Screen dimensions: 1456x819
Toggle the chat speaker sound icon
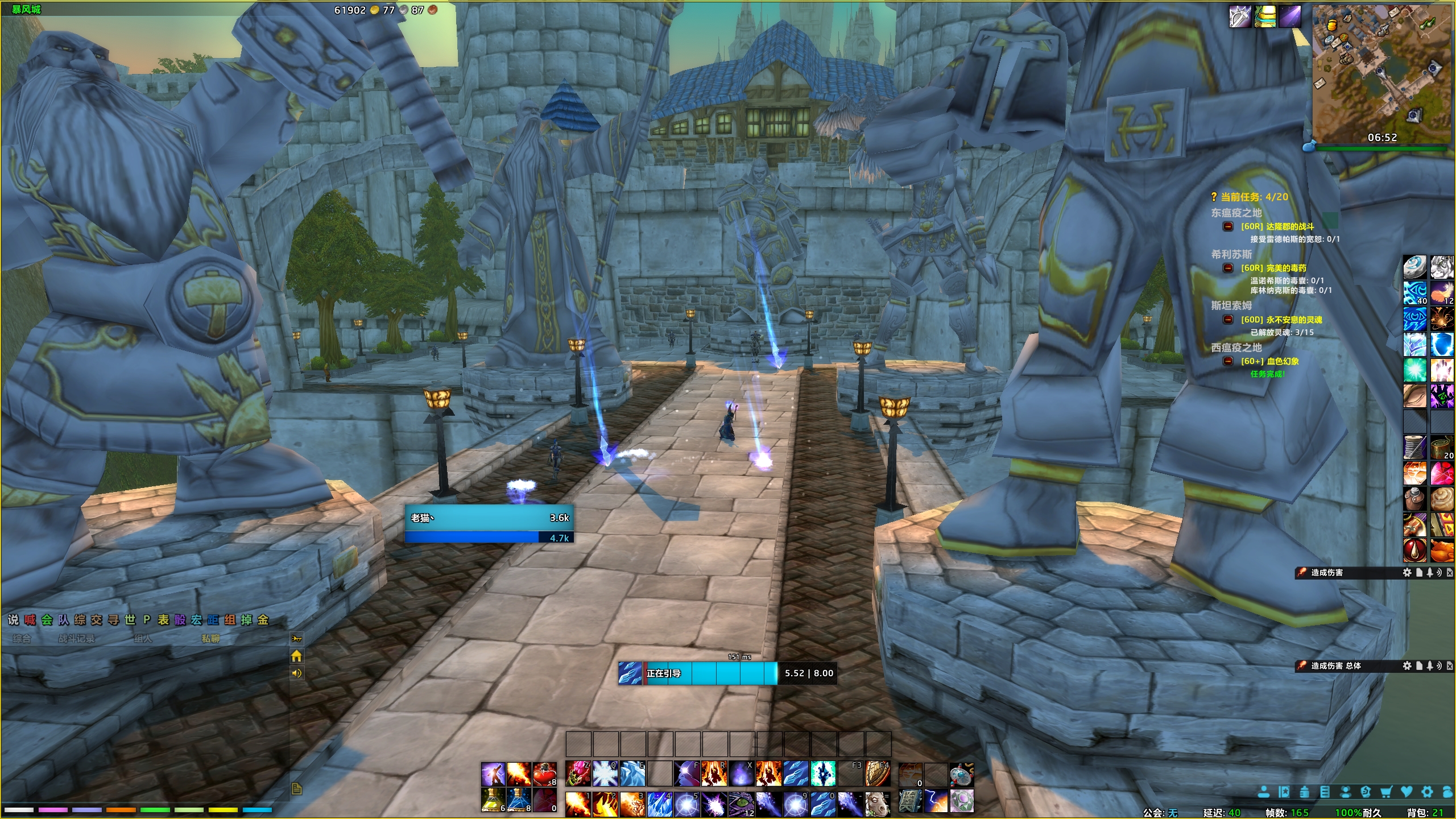coord(296,673)
